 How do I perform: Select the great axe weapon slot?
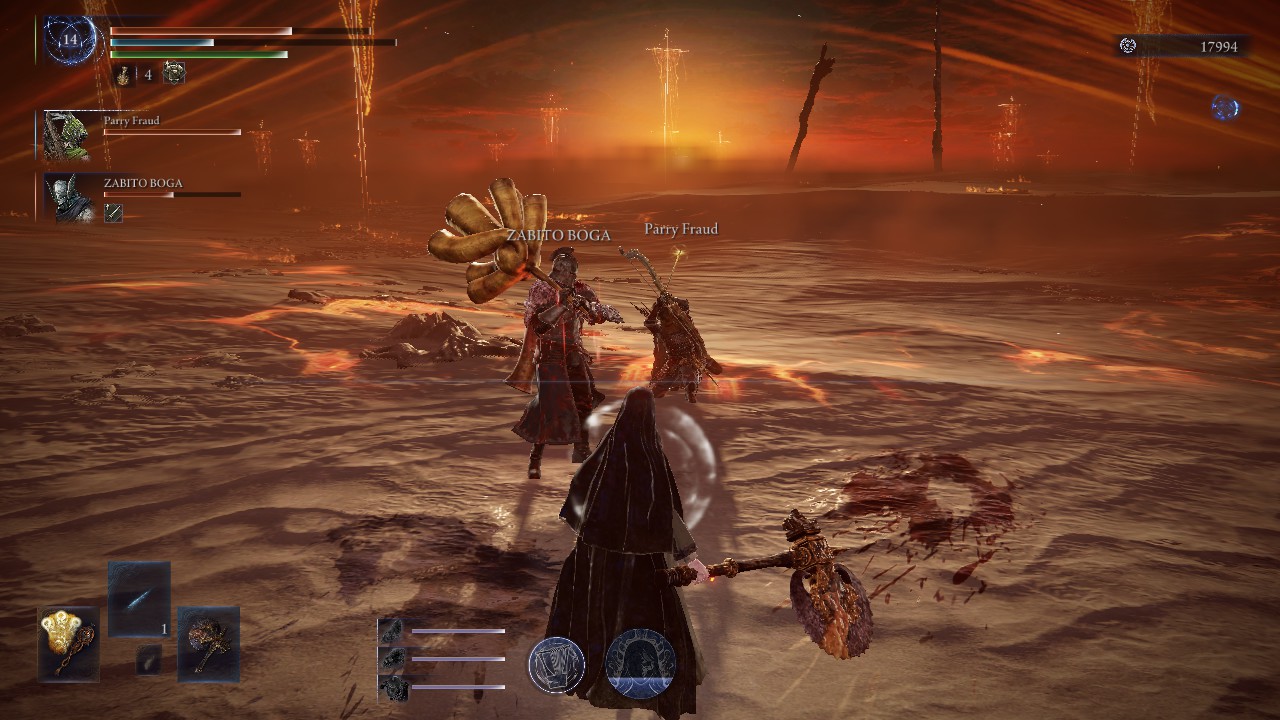pyautogui.click(x=208, y=643)
